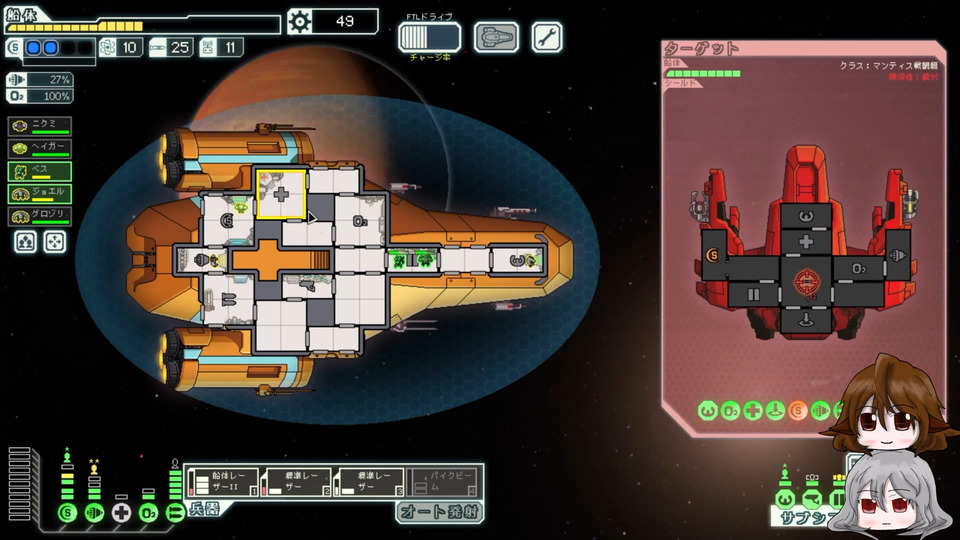
Task: Select crew member ヘイガー
Action: click(39, 148)
